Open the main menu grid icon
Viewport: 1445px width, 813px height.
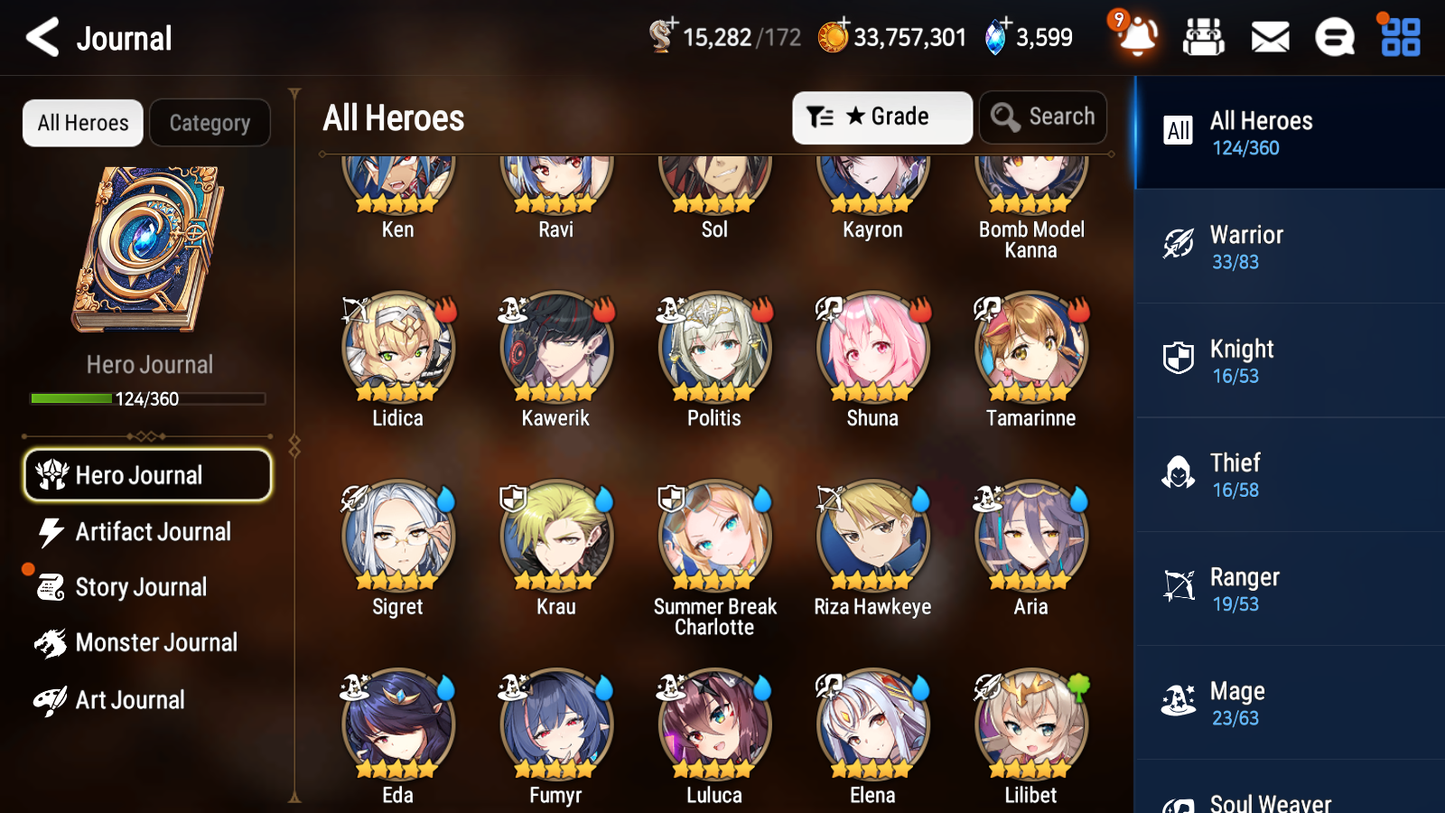pos(1399,36)
